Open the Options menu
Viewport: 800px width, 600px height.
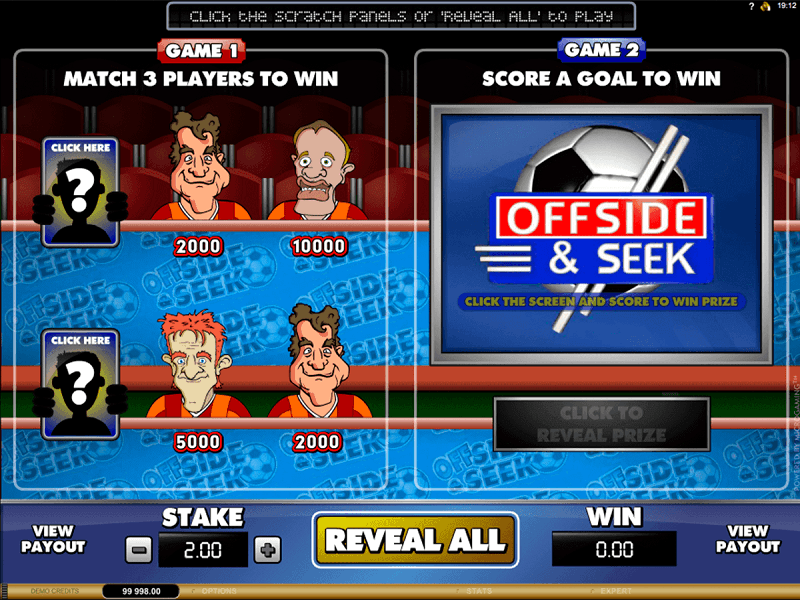point(217,592)
